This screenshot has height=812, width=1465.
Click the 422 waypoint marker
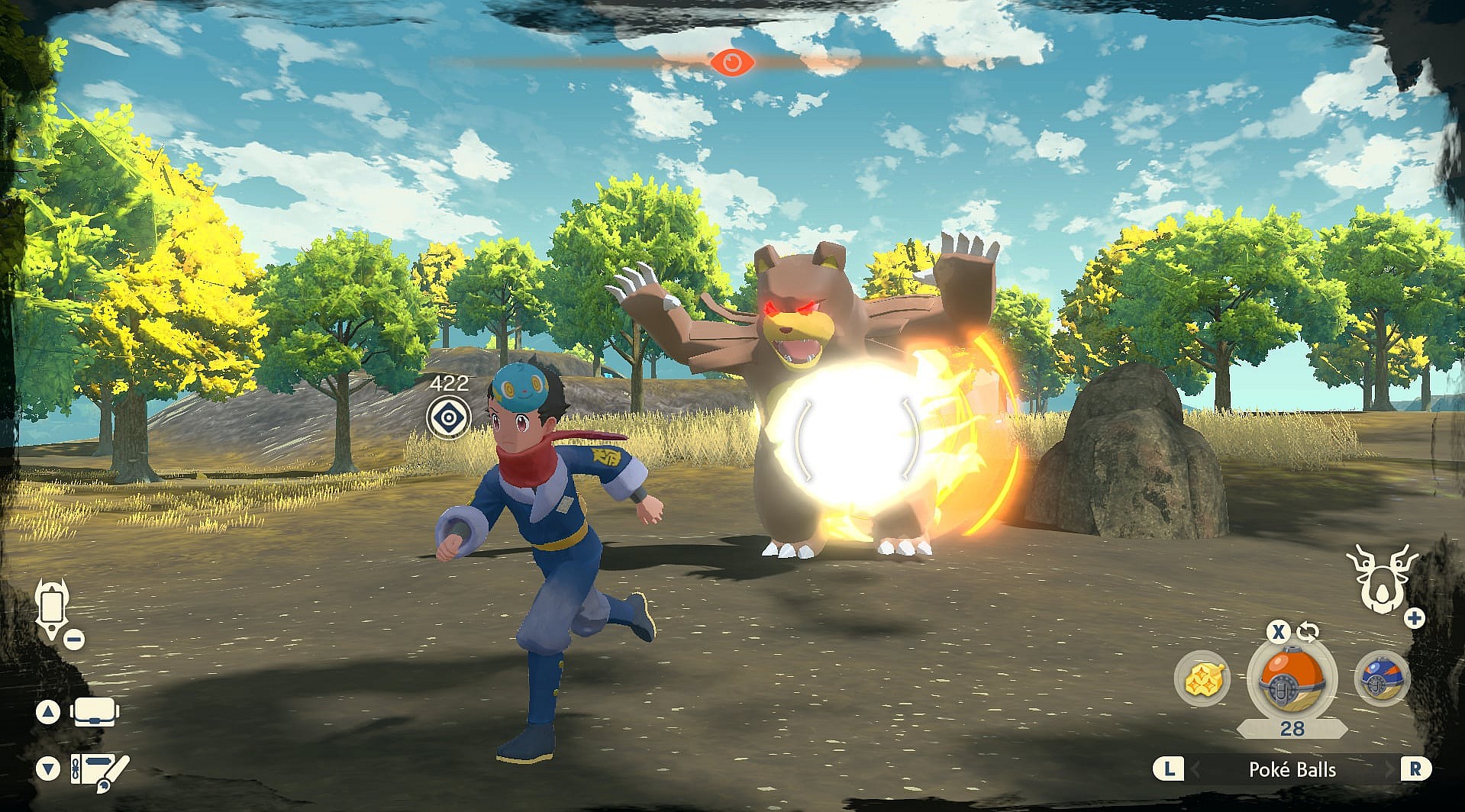448,417
